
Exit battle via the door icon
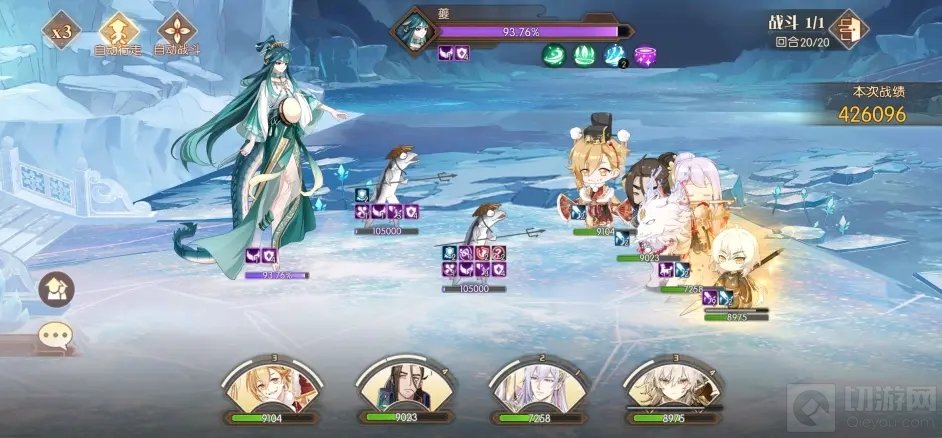coord(849,28)
